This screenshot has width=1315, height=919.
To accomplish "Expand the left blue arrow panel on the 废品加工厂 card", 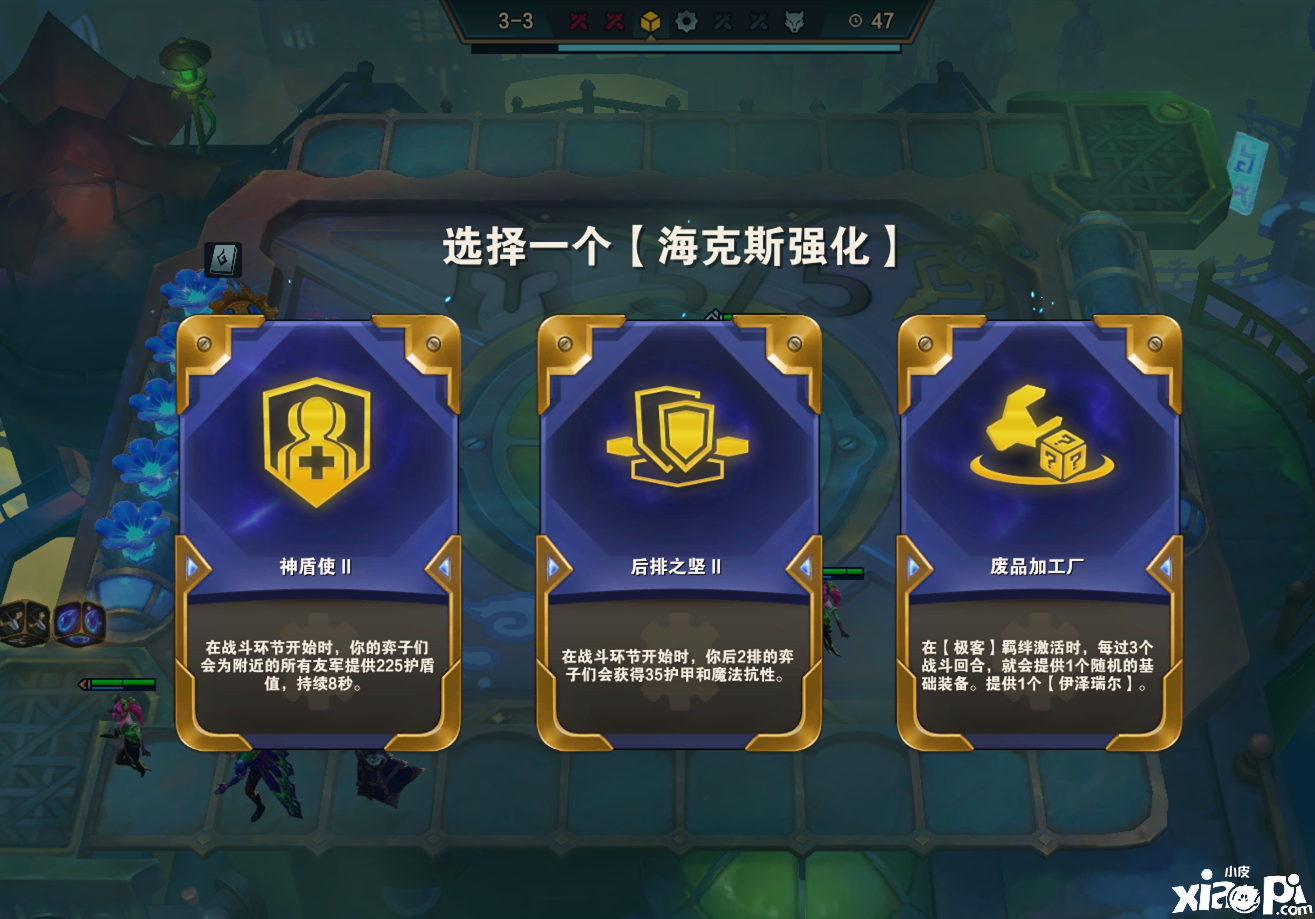I will pos(913,568).
